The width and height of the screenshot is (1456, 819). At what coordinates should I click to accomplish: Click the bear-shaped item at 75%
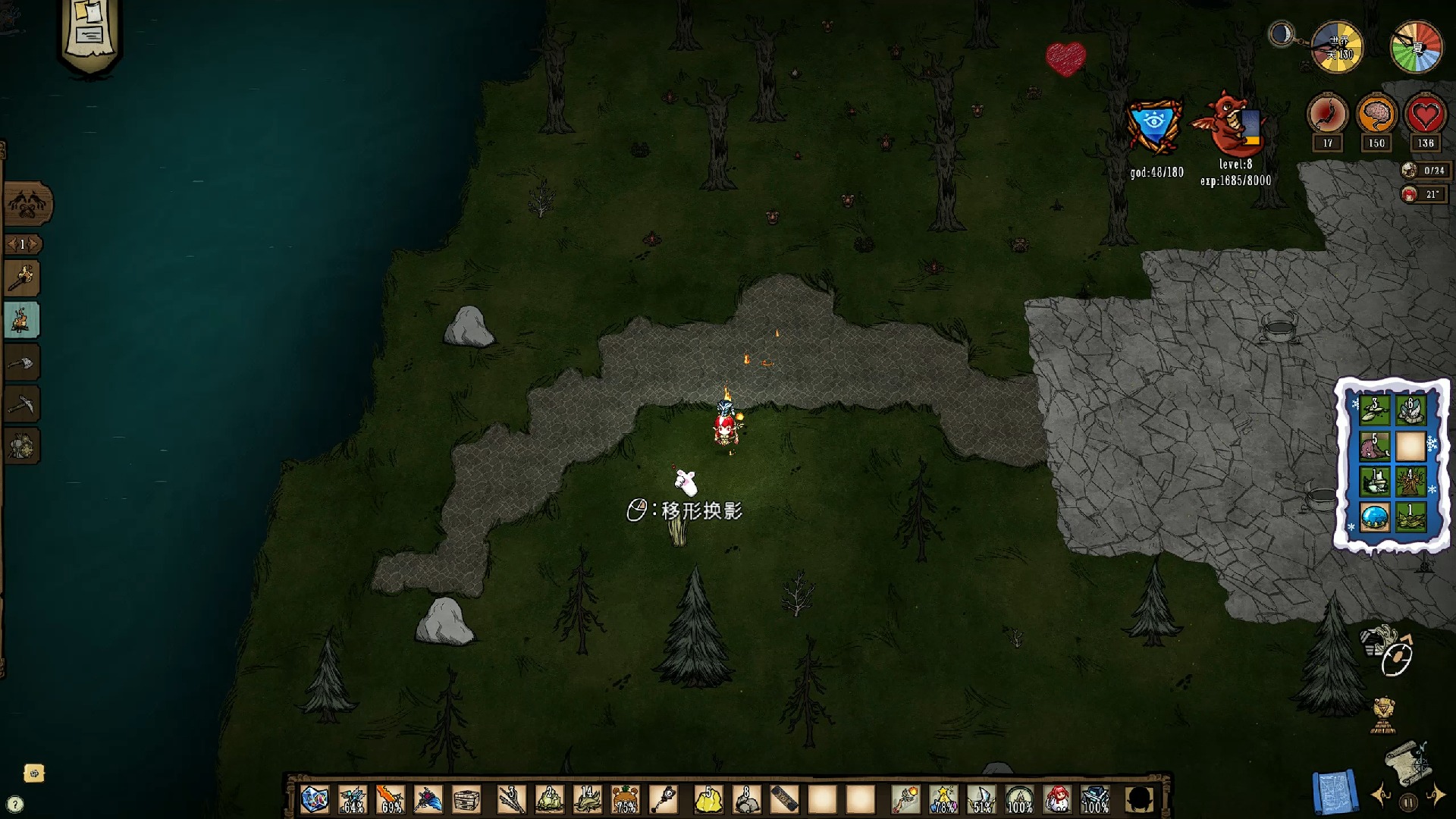click(x=625, y=799)
